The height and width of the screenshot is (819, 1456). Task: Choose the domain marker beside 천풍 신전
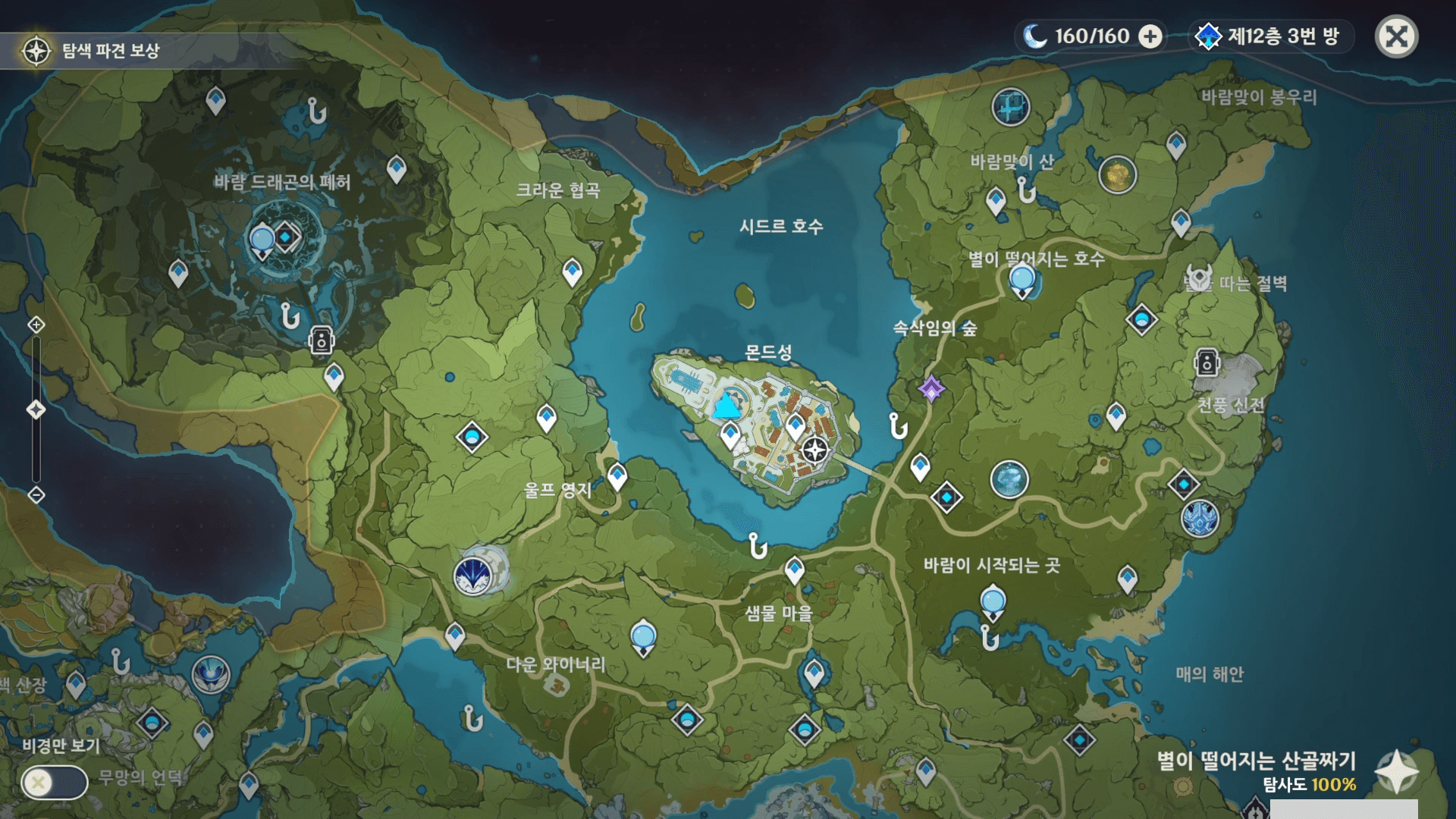1207,362
